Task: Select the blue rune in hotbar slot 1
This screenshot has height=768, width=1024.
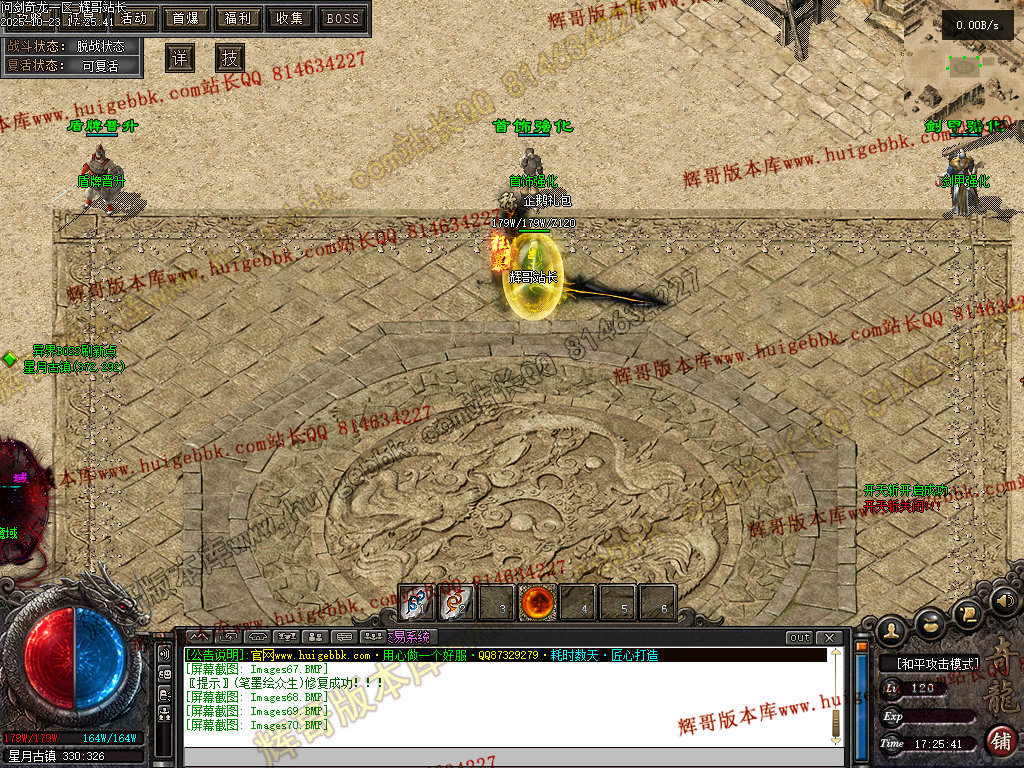Action: (416, 603)
